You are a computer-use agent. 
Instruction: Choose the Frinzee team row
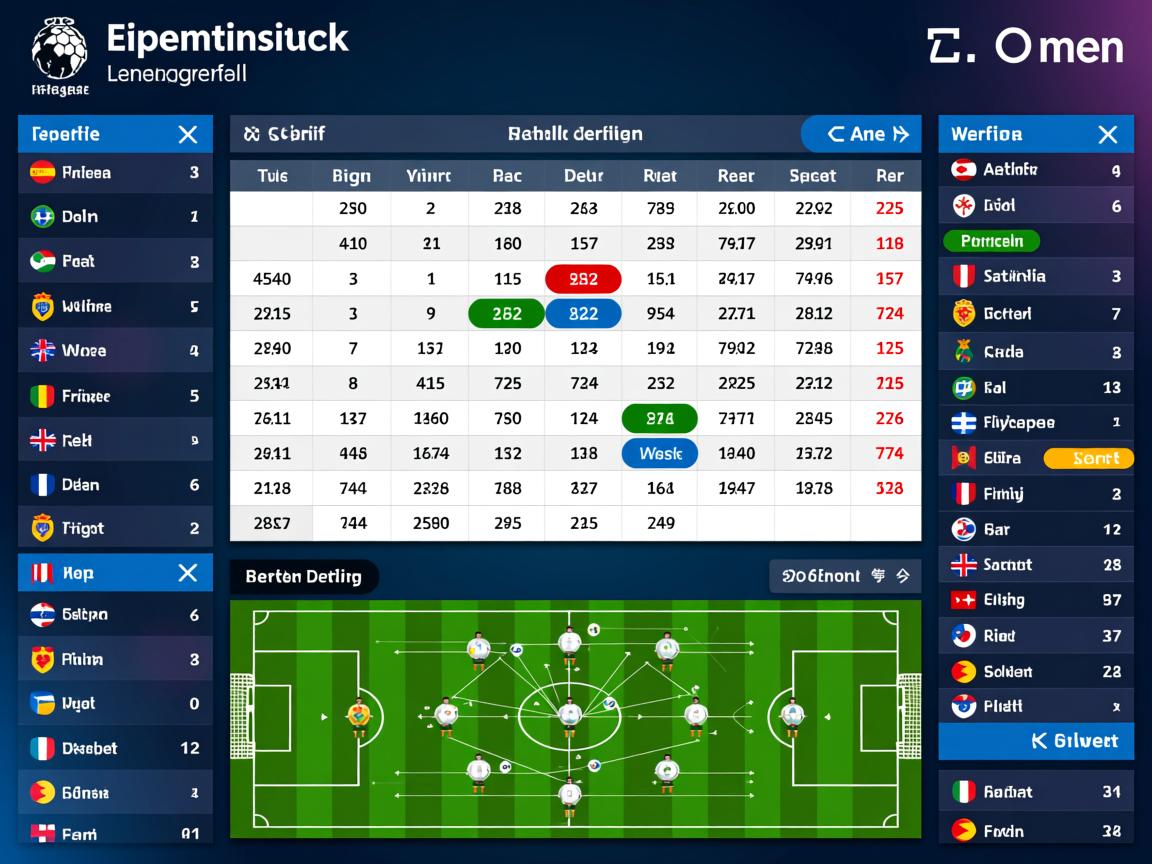115,396
